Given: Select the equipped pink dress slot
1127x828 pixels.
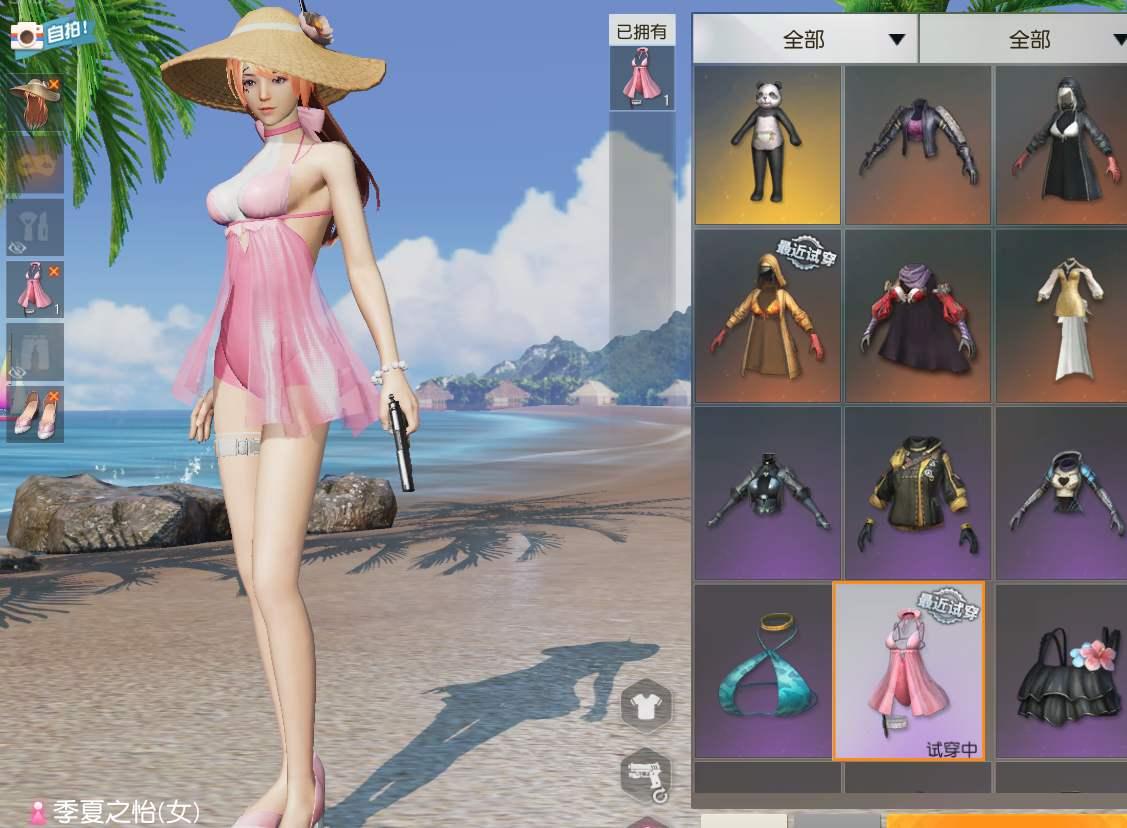Looking at the screenshot, I should 36,290.
